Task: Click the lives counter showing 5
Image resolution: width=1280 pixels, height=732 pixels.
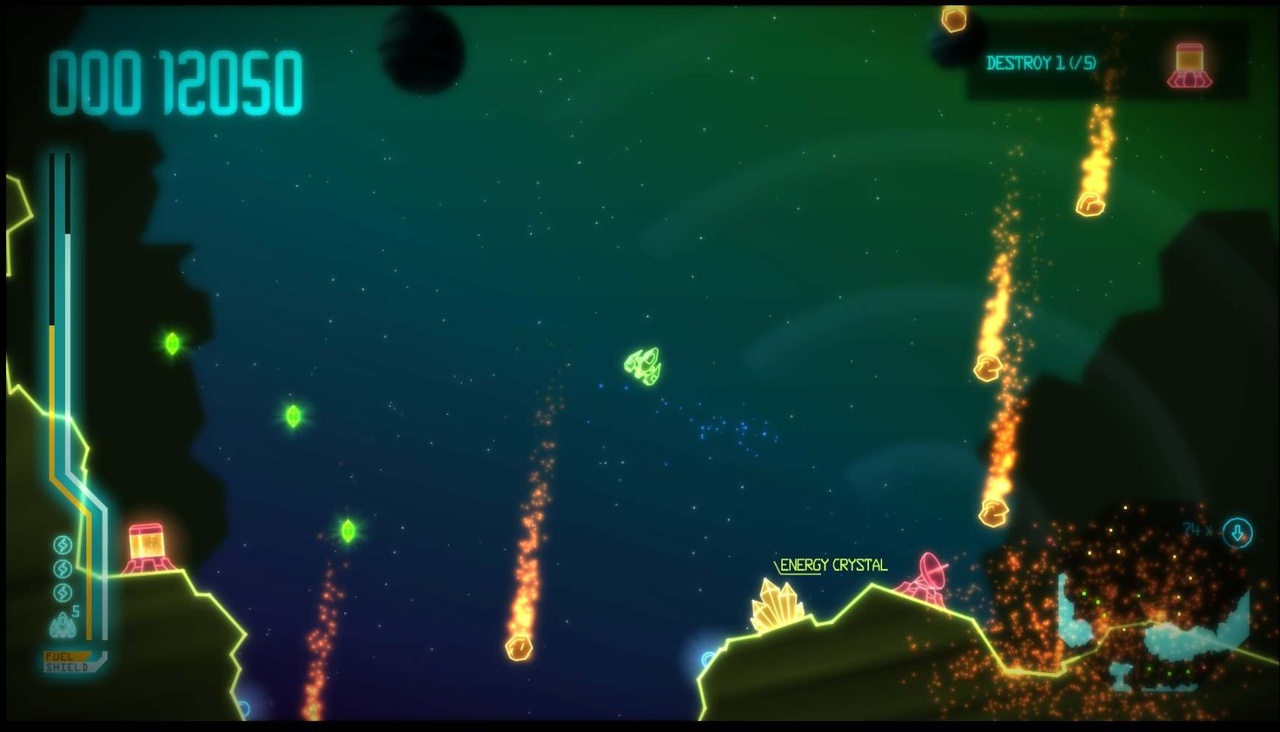Action: point(75,610)
